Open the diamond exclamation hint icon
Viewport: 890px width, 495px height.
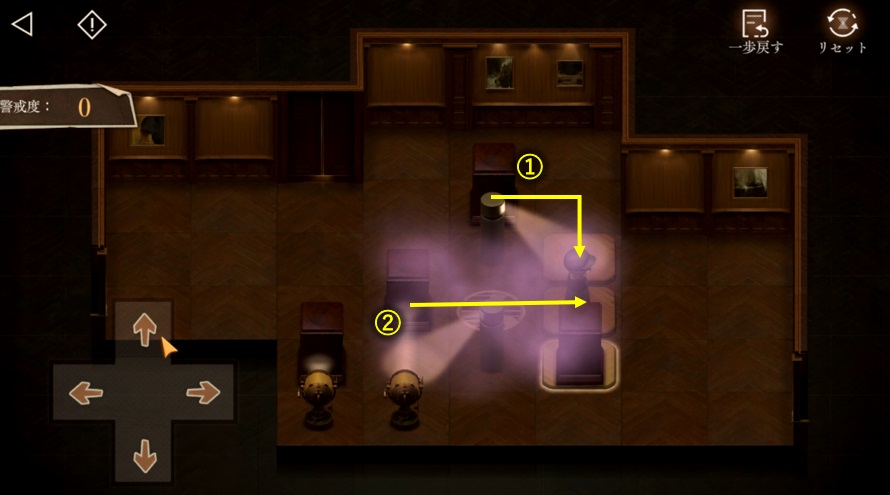[x=92, y=25]
